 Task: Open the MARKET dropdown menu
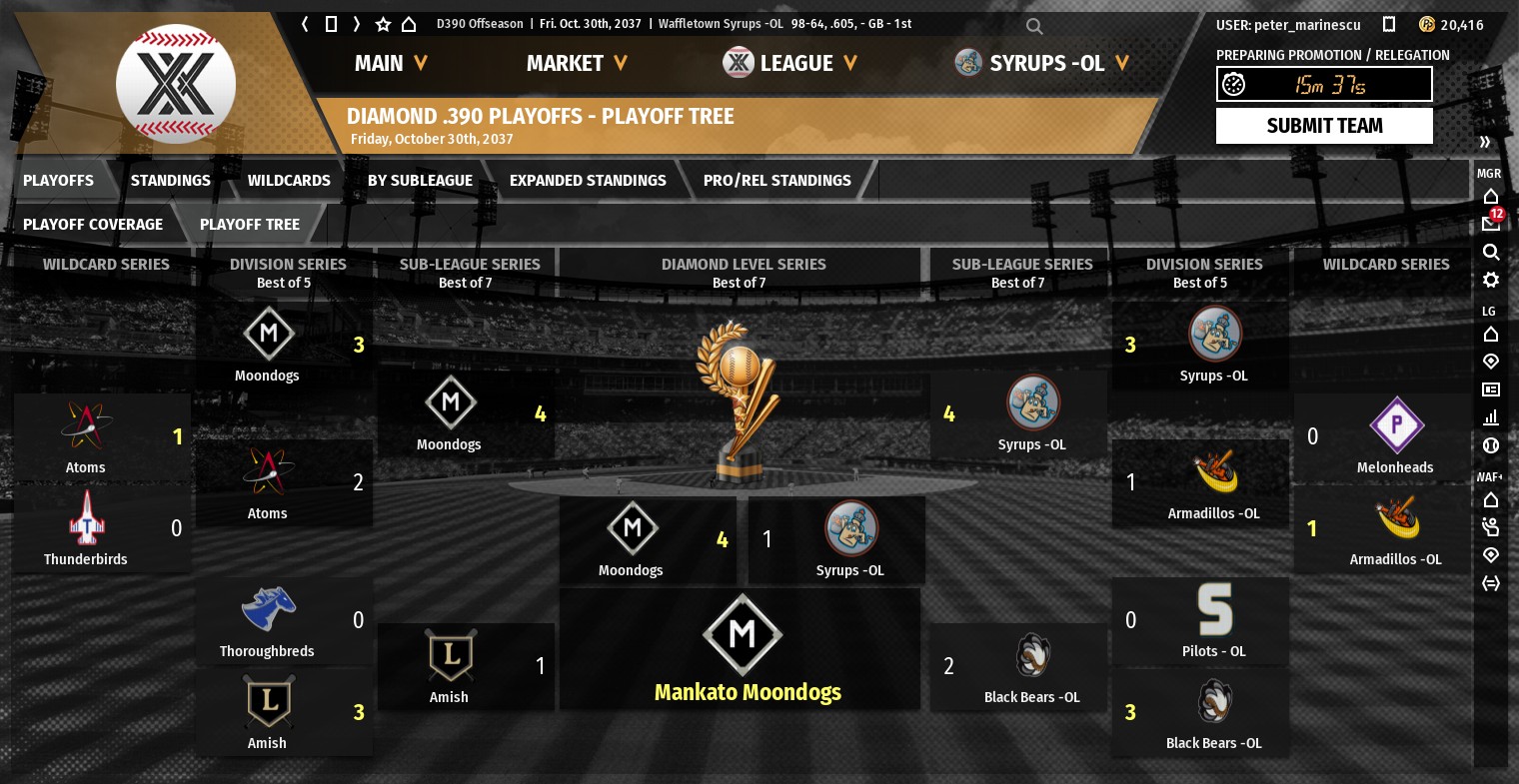577,64
